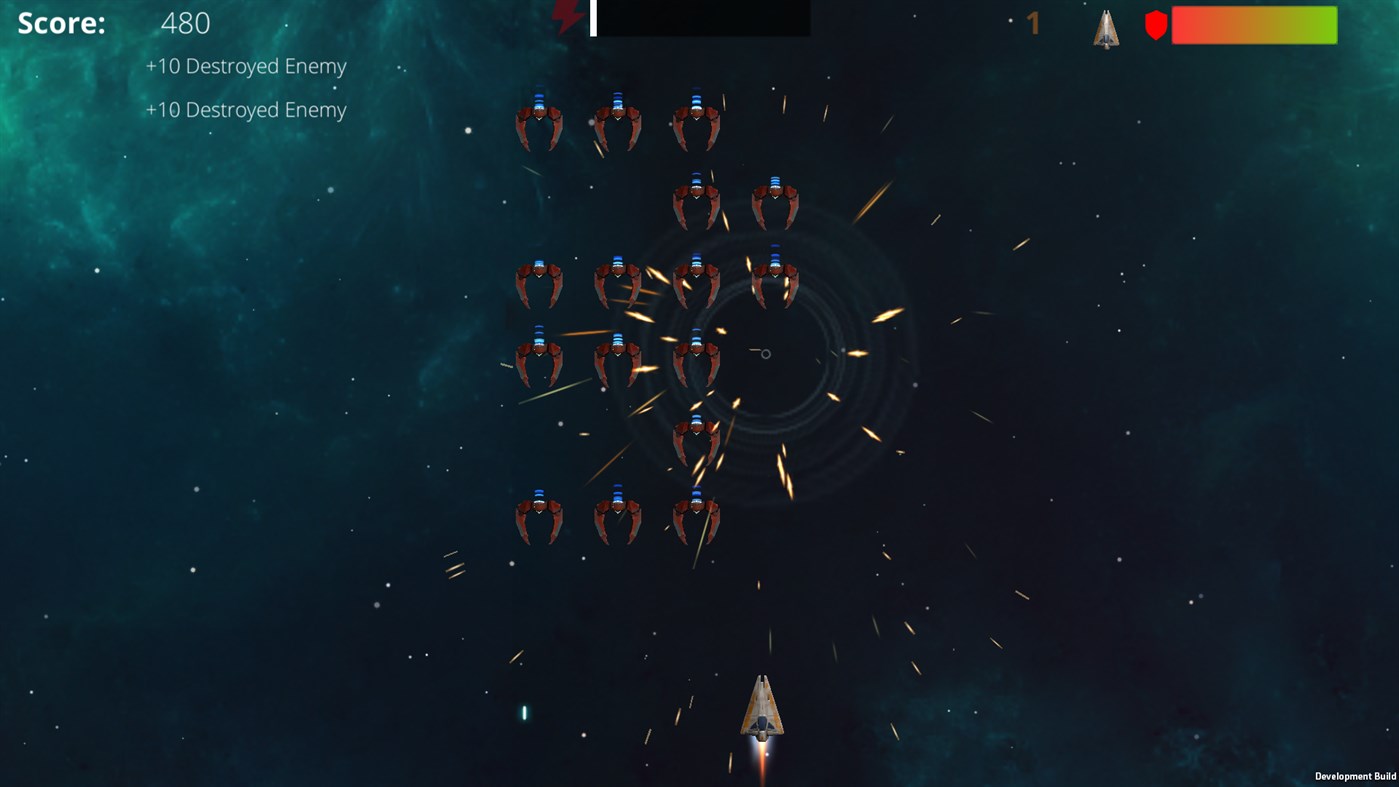1399x787 pixels.
Task: Select the score value 480
Action: click(186, 22)
